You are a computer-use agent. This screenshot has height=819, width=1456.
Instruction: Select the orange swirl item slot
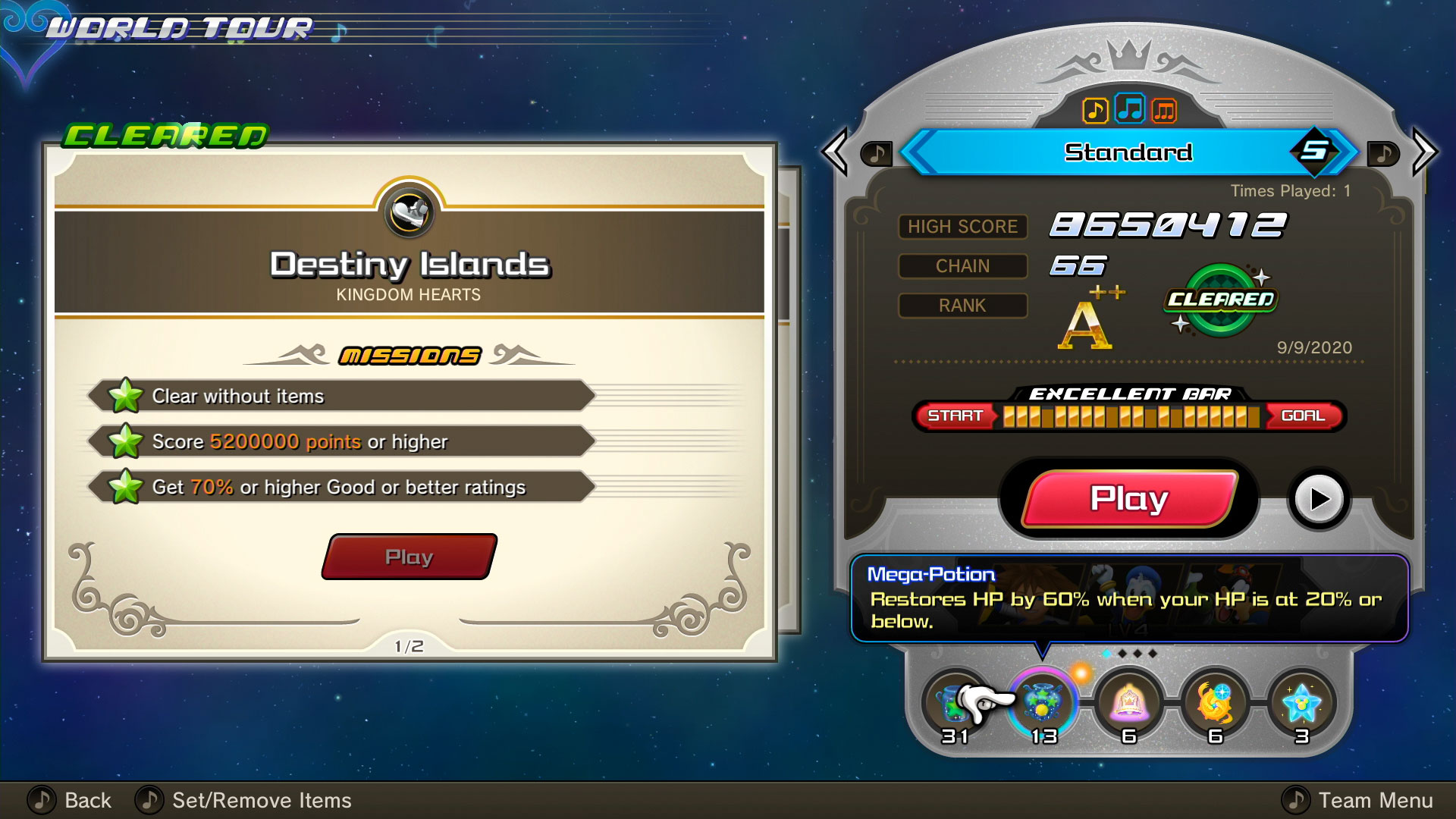coord(1215,704)
